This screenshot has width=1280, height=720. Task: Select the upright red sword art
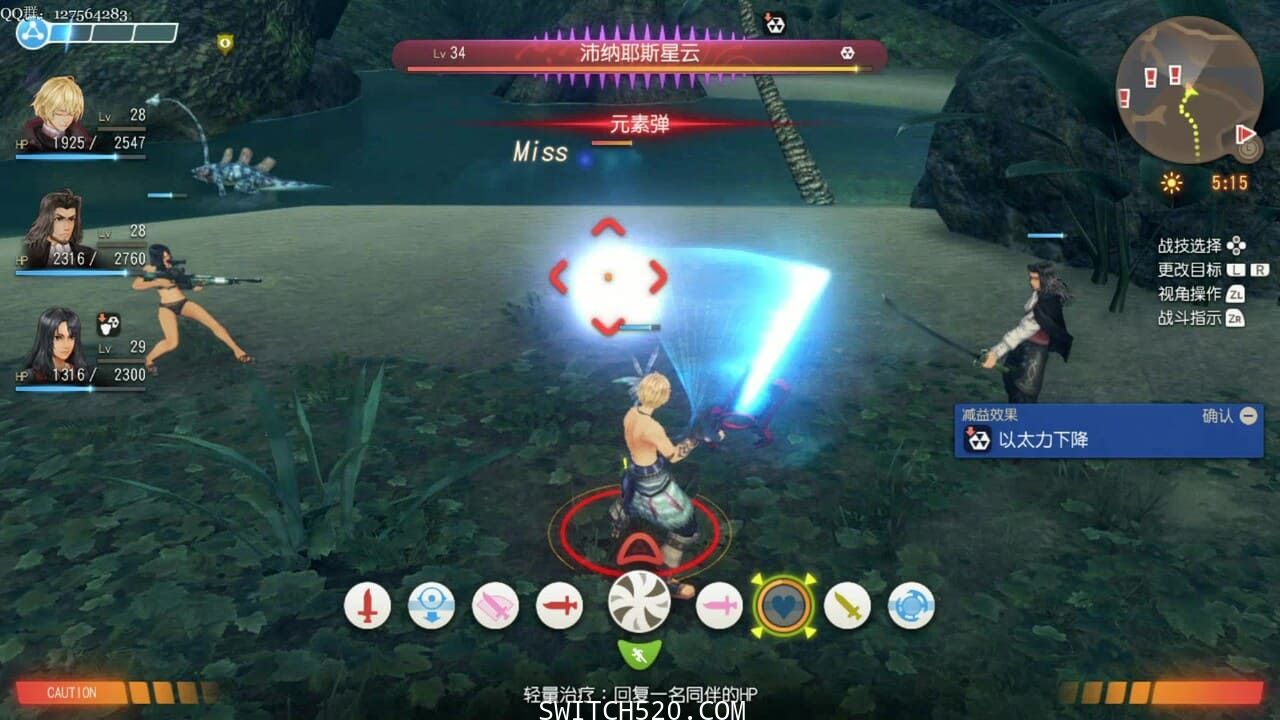click(367, 605)
